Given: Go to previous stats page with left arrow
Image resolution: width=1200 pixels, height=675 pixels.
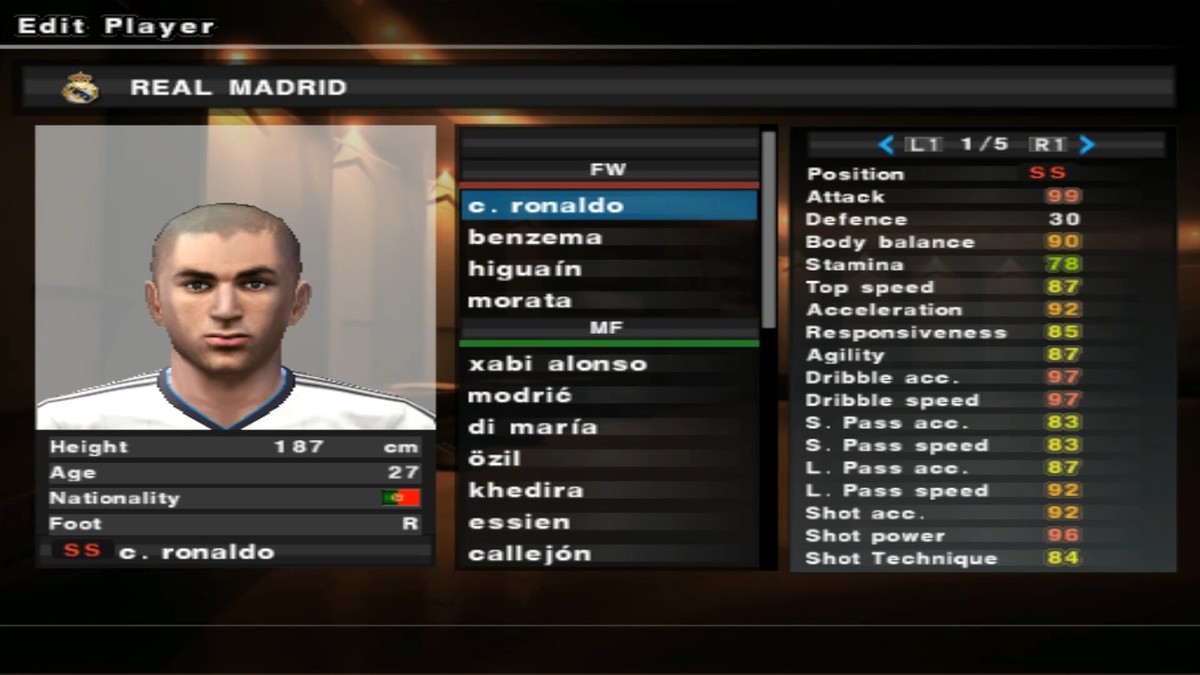Looking at the screenshot, I should pyautogui.click(x=885, y=145).
